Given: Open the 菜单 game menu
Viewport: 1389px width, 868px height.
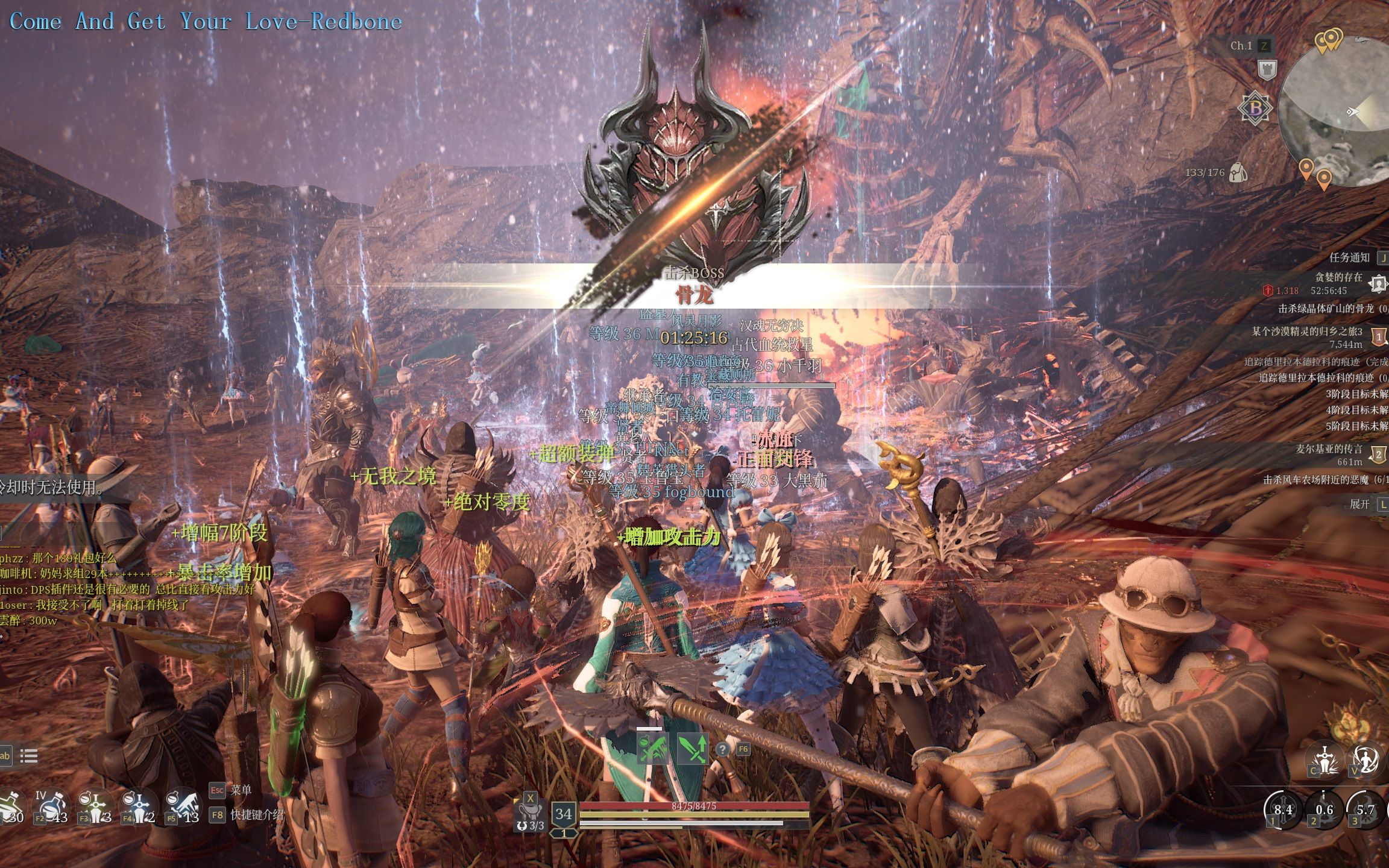Looking at the screenshot, I should pyautogui.click(x=241, y=790).
